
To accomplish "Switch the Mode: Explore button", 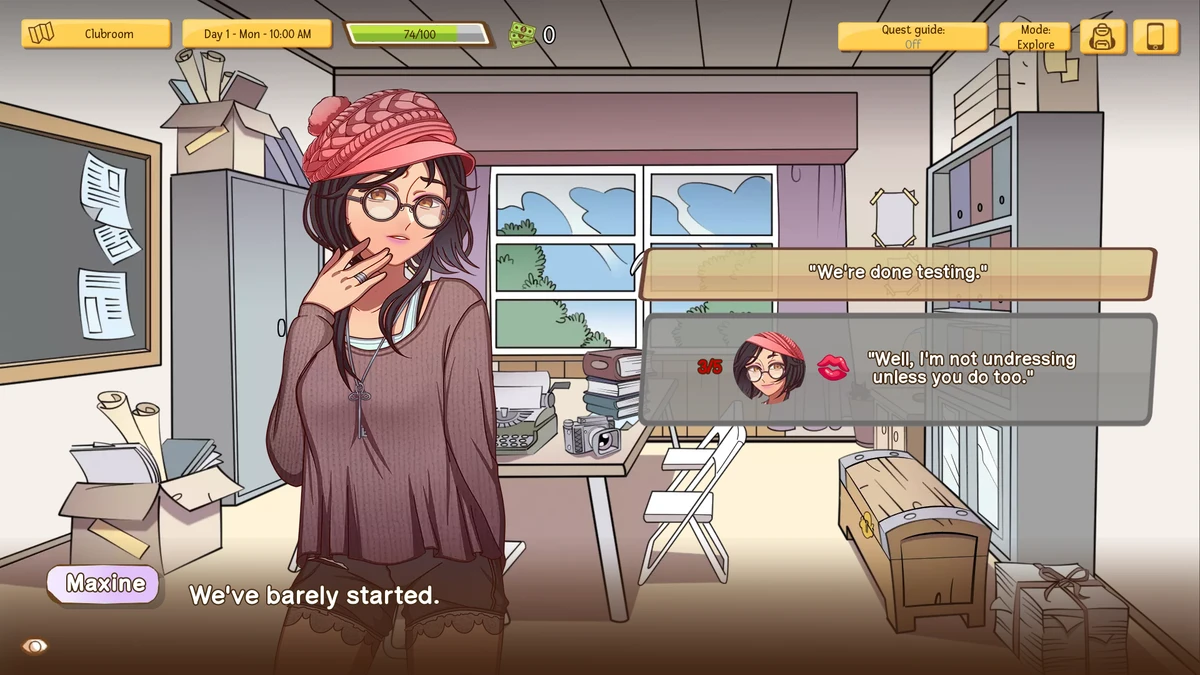I will click(x=1035, y=37).
